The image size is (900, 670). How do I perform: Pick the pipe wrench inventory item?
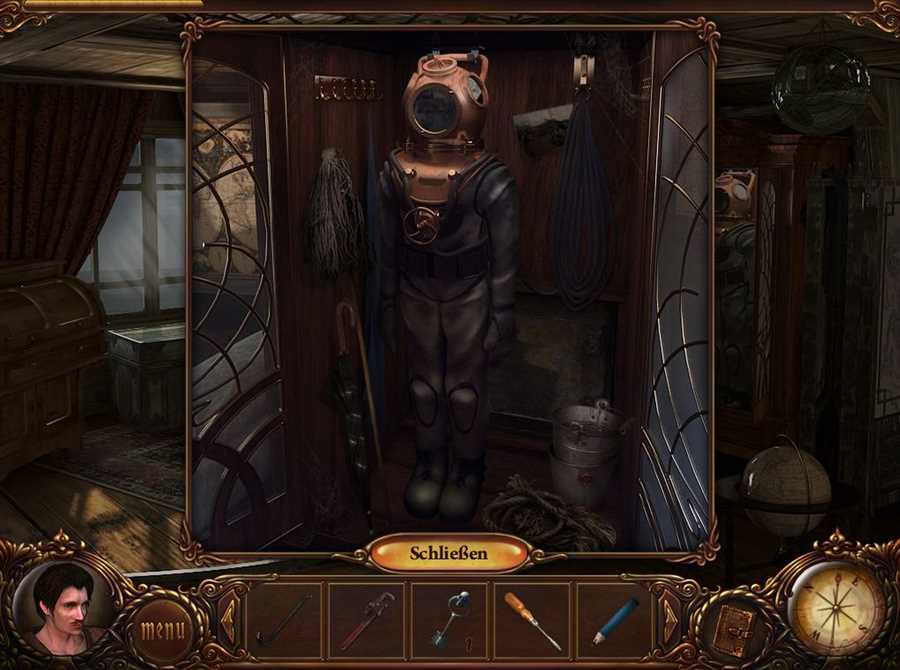click(x=366, y=621)
